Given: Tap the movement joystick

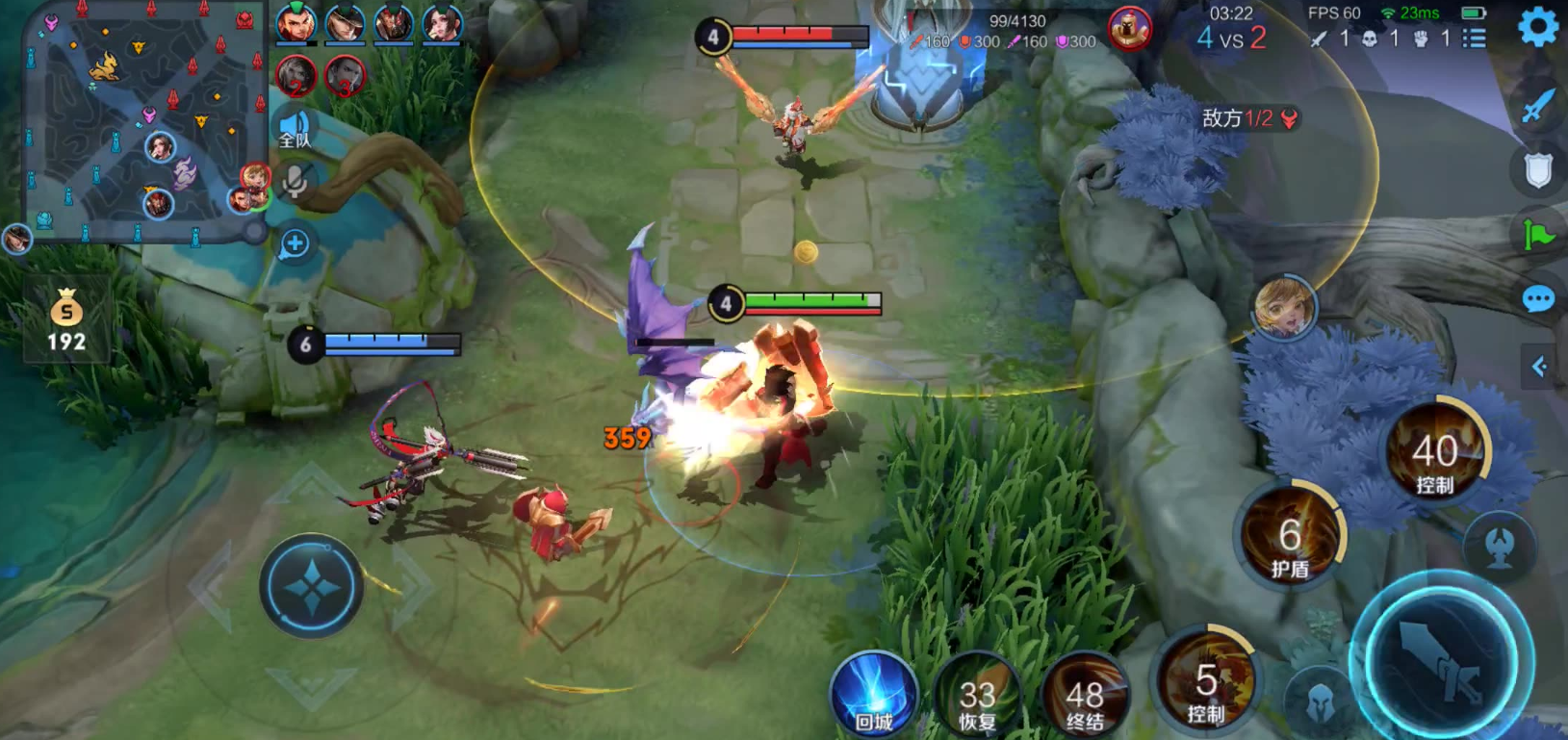Looking at the screenshot, I should coord(311,586).
